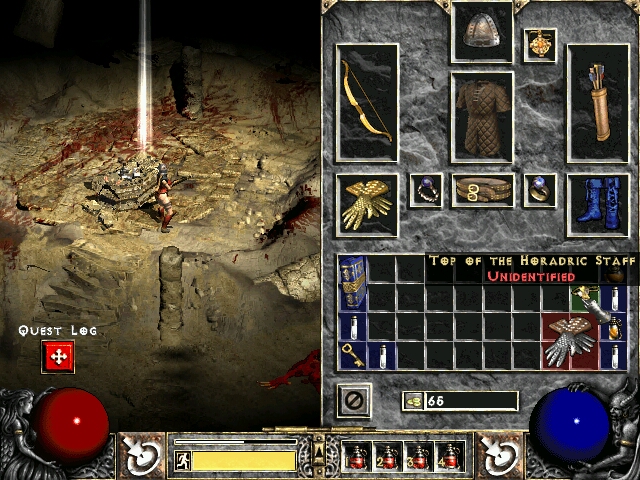The image size is (640, 480).
Task: Select the gold key in inventory
Action: tap(353, 354)
